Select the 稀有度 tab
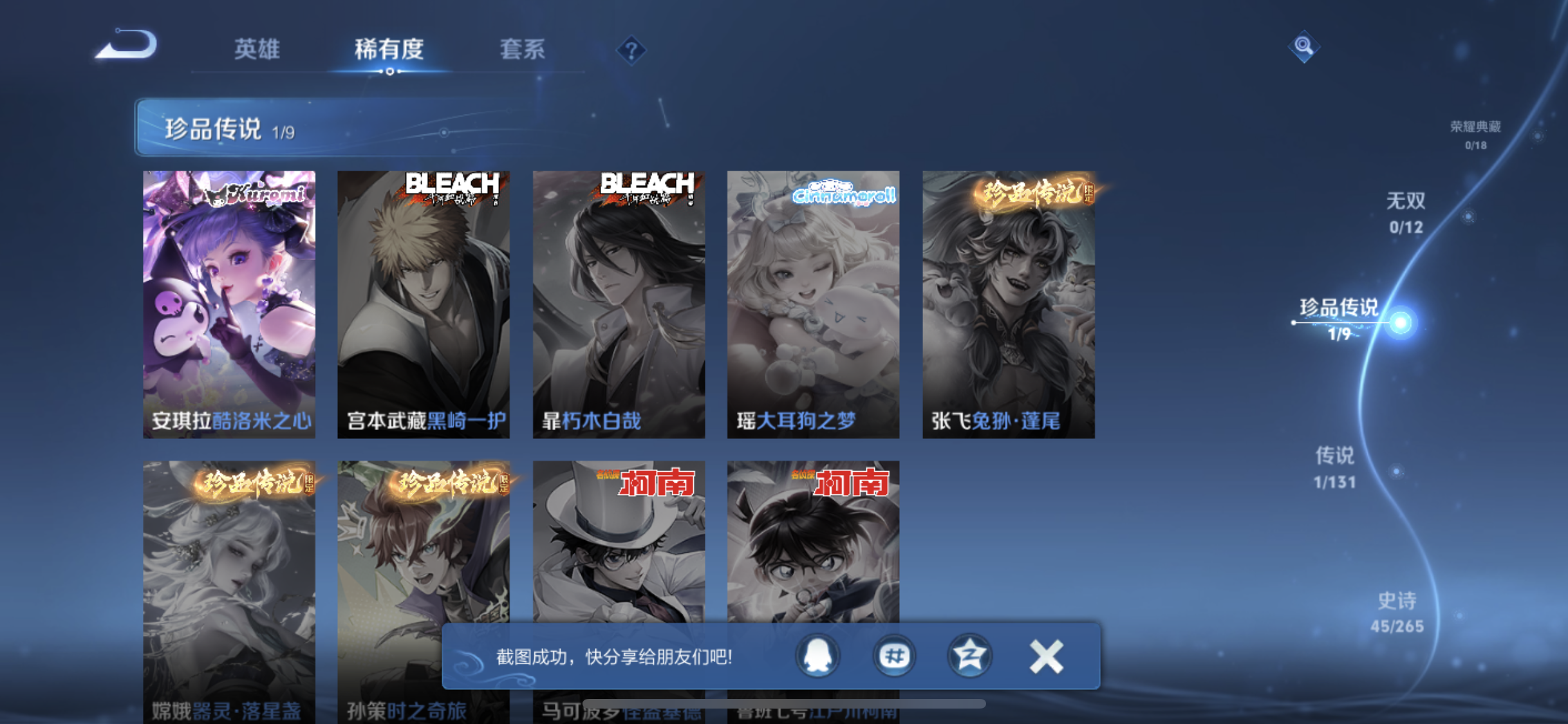 coord(389,50)
